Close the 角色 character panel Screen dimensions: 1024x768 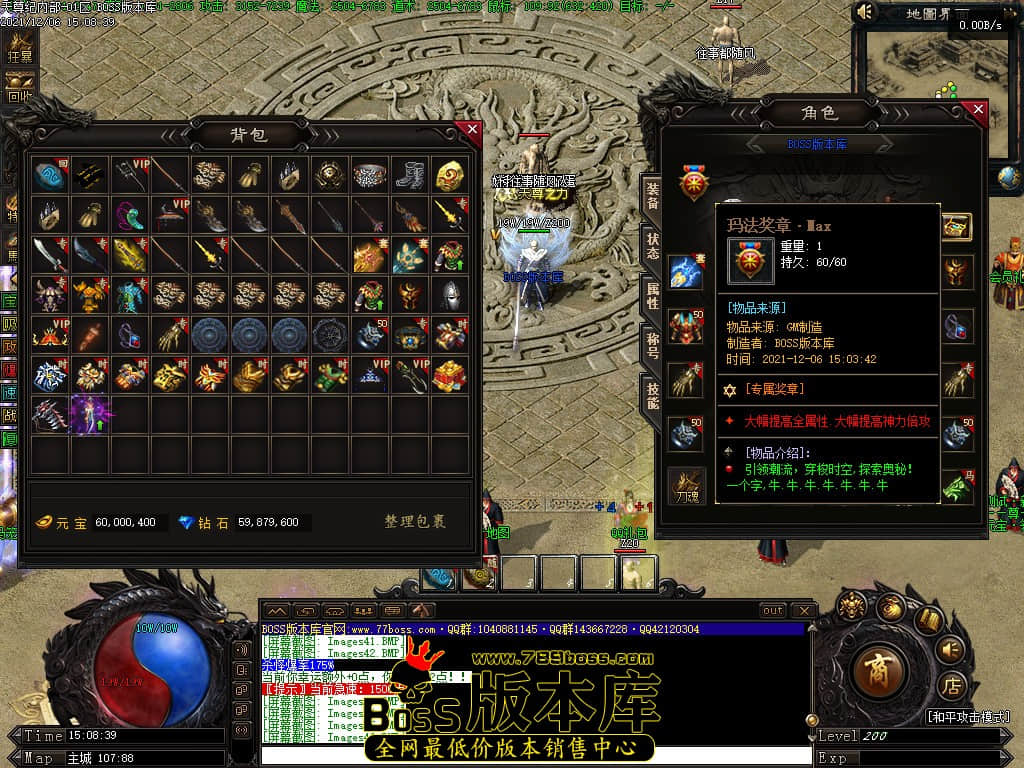click(x=978, y=109)
